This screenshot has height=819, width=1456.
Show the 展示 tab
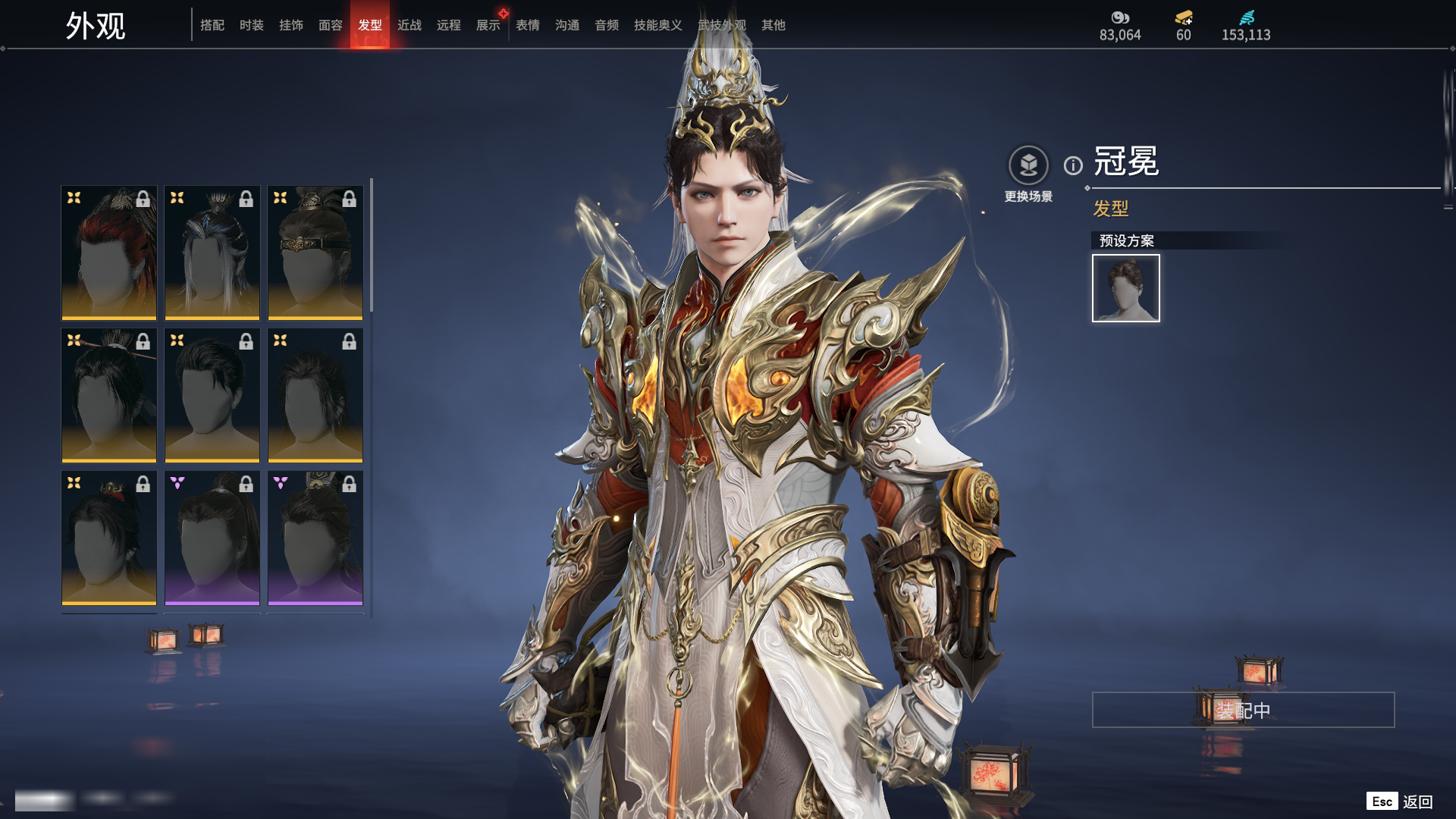tap(488, 25)
